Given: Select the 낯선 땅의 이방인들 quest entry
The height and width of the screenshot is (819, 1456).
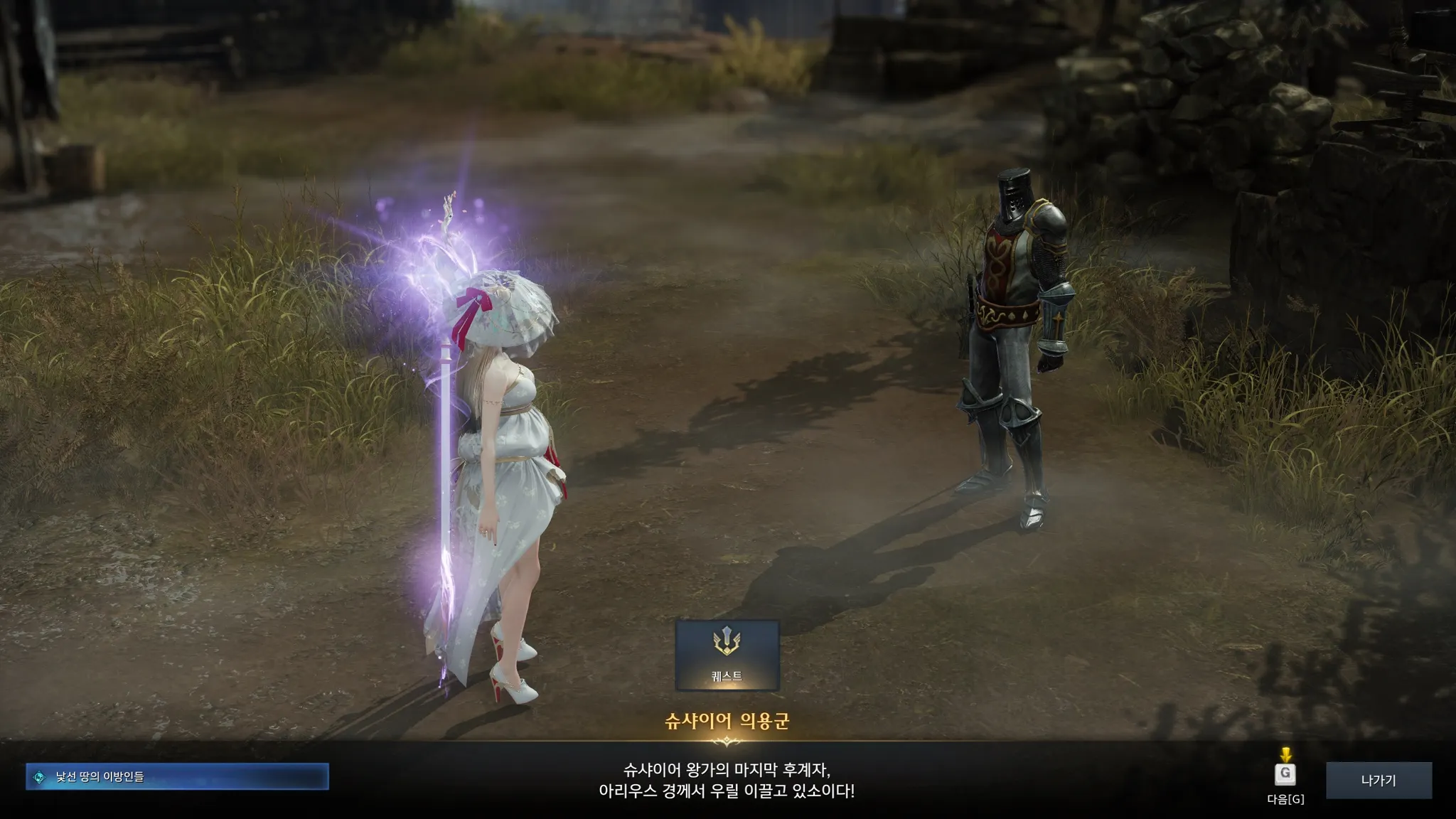Looking at the screenshot, I should pyautogui.click(x=177, y=776).
